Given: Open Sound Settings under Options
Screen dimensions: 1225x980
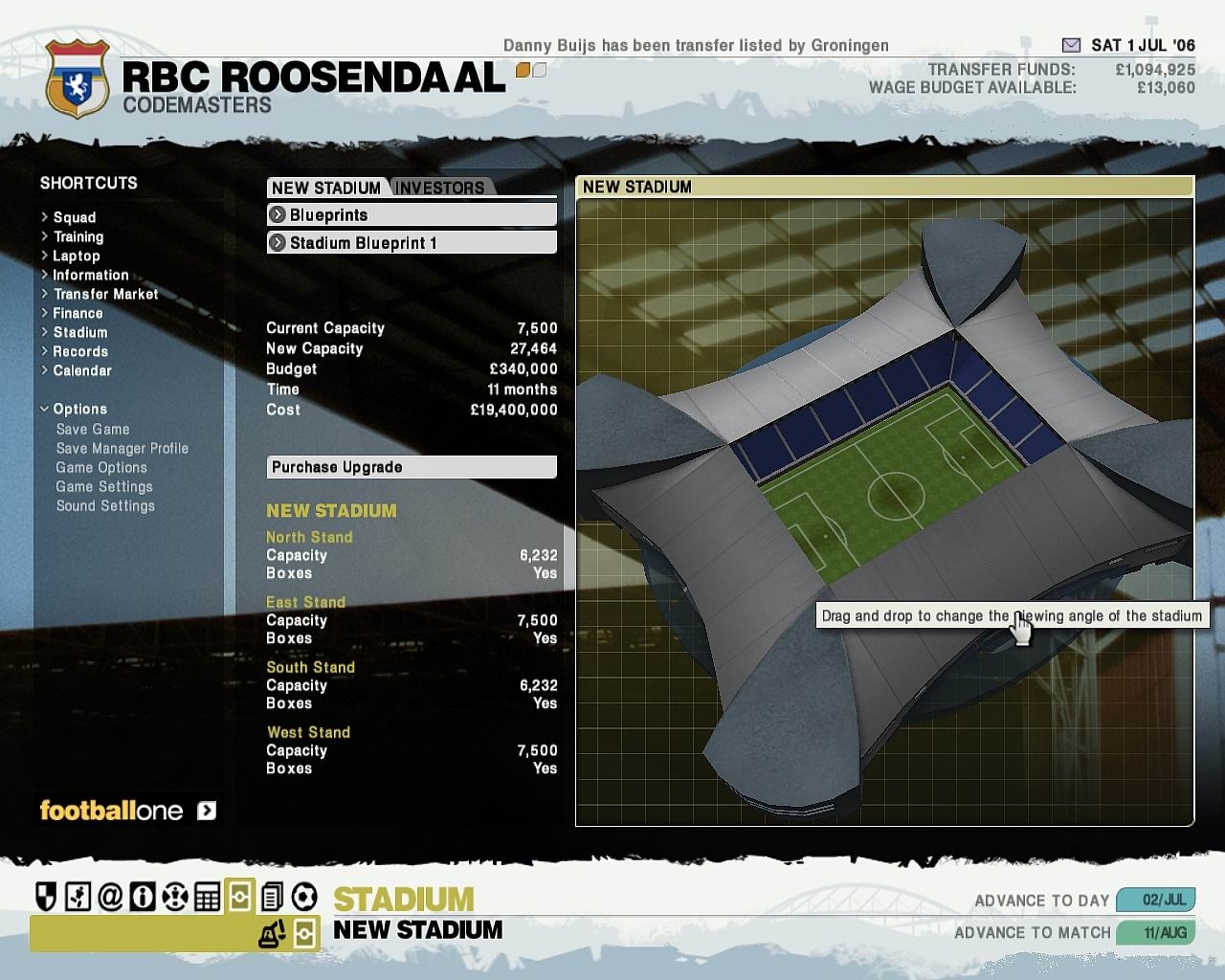Looking at the screenshot, I should click(x=105, y=506).
